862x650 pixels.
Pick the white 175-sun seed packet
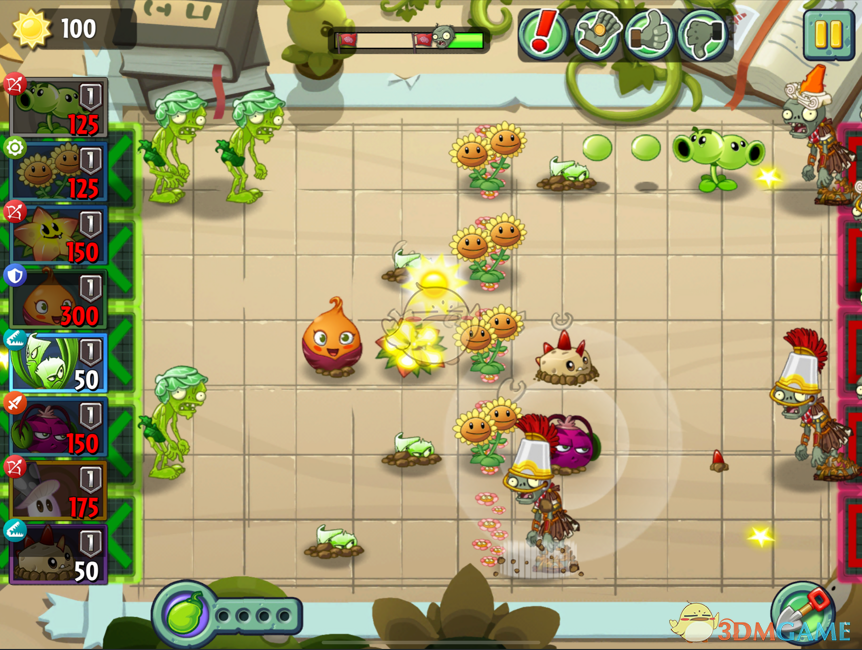coord(59,491)
